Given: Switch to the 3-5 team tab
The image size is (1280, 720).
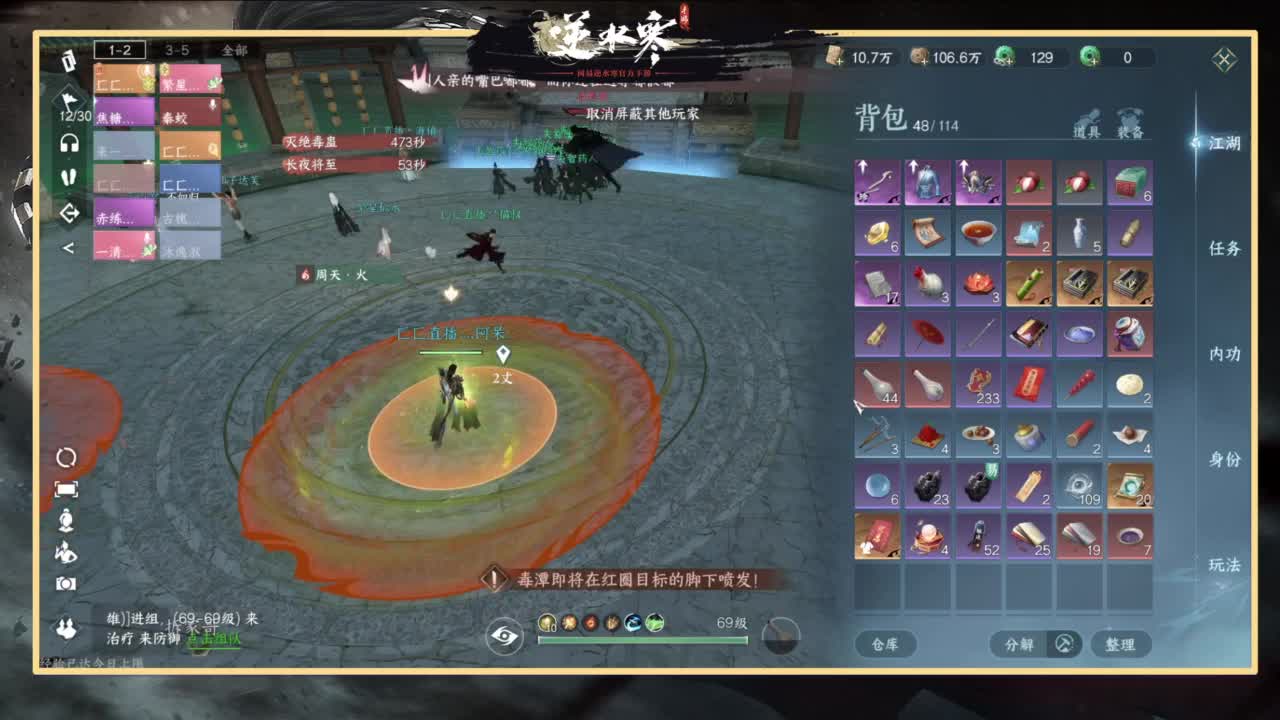Looking at the screenshot, I should point(177,50).
